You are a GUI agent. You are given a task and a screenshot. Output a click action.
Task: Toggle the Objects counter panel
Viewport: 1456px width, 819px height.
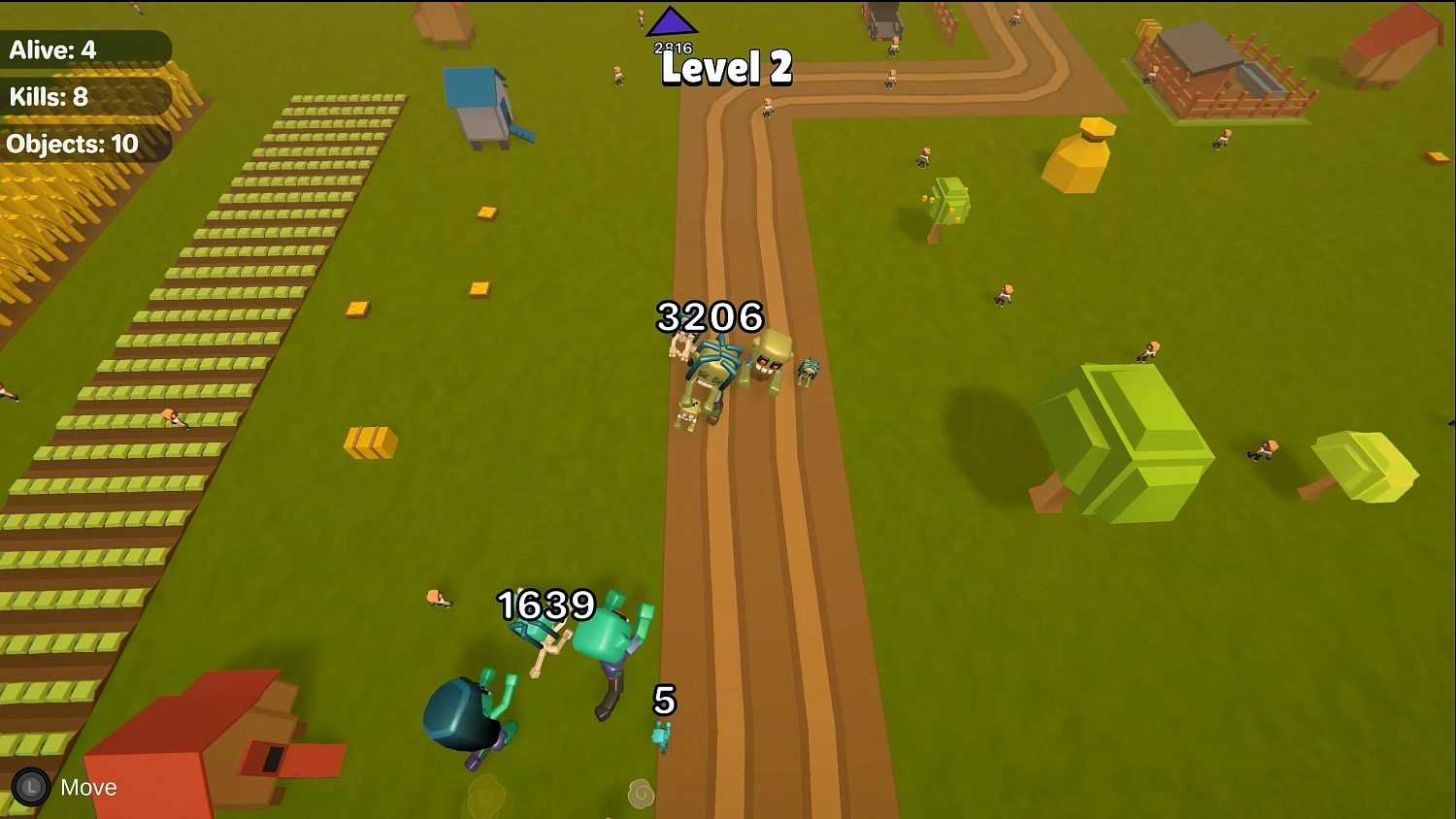click(73, 144)
